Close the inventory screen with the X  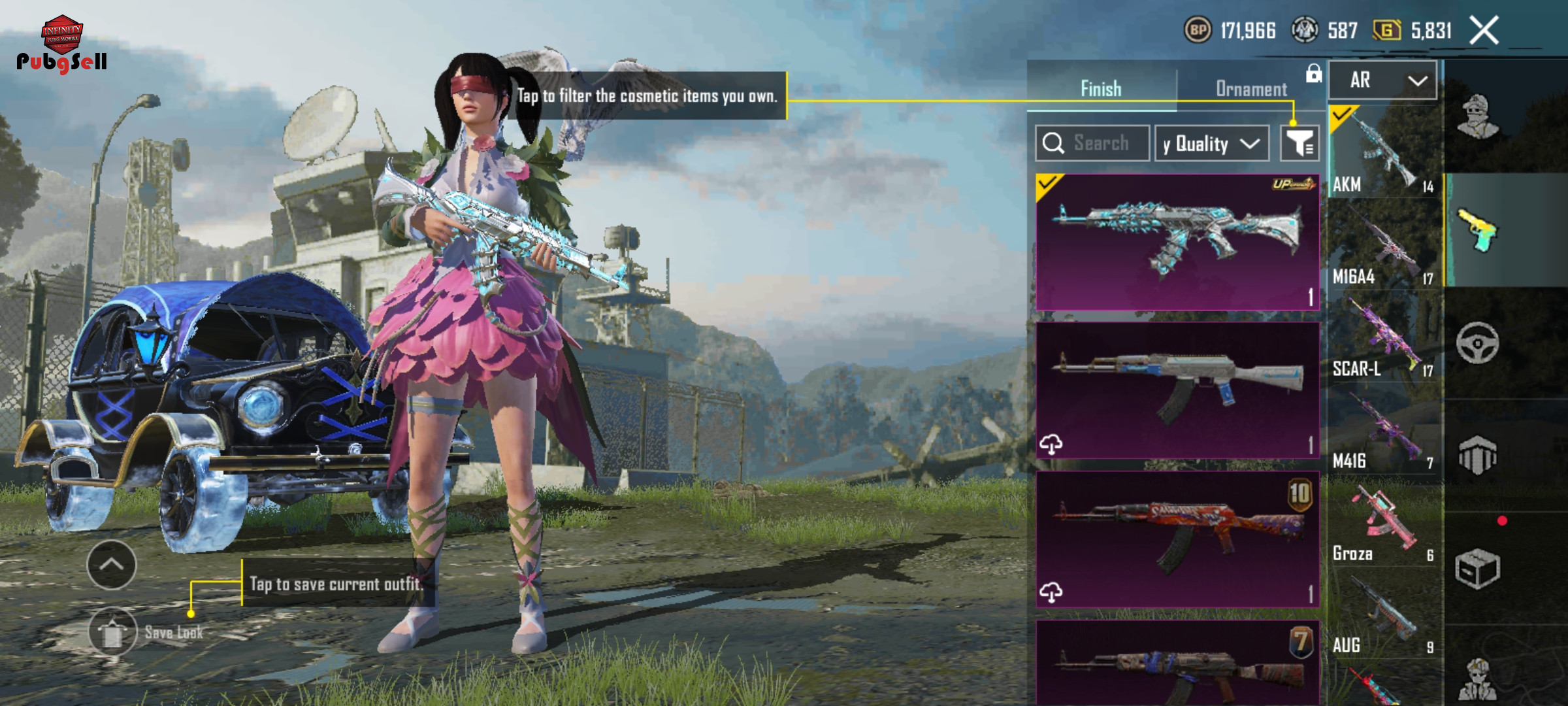pos(1484,31)
